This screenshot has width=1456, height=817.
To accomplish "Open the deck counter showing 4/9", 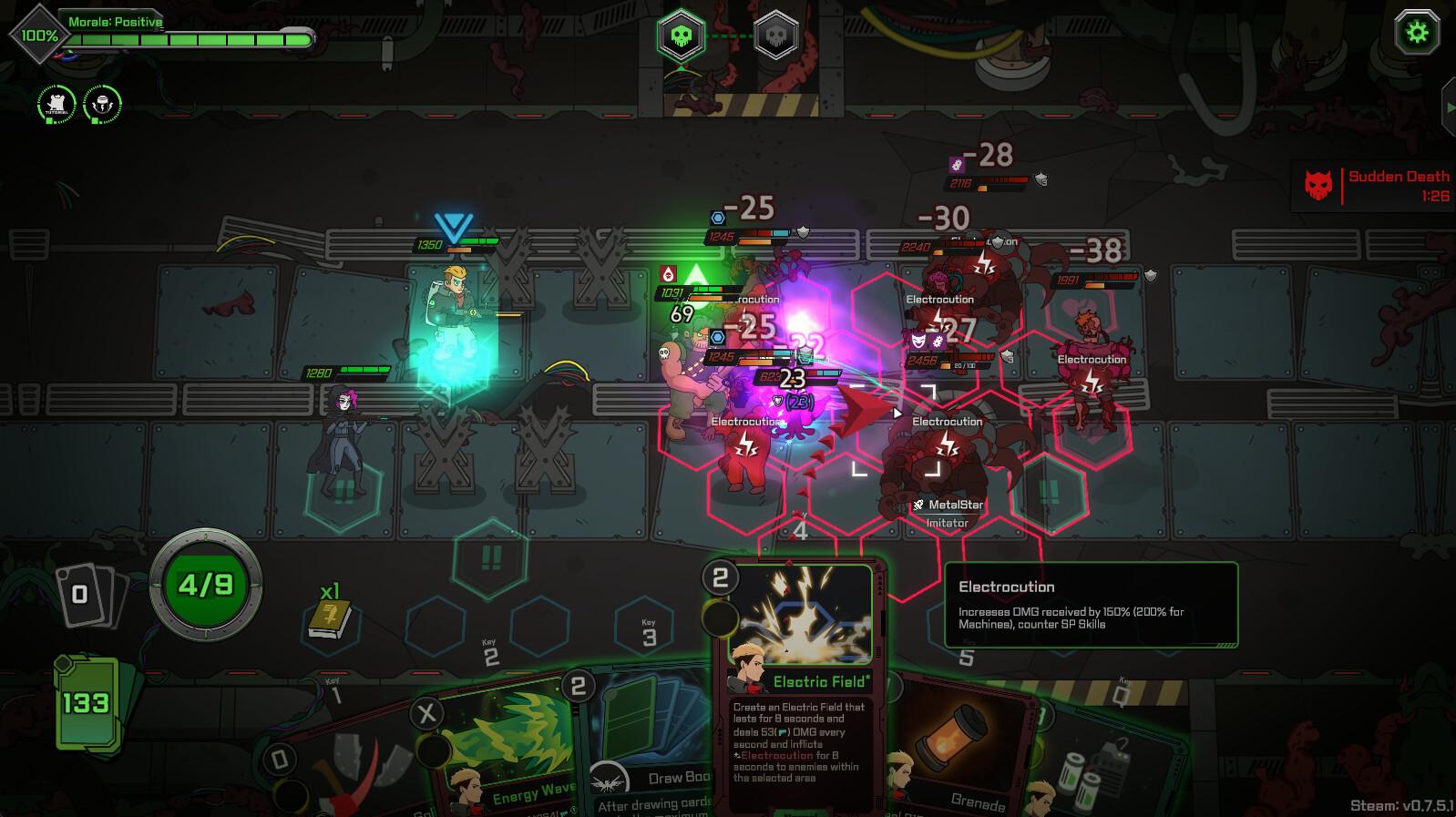I will (205, 586).
